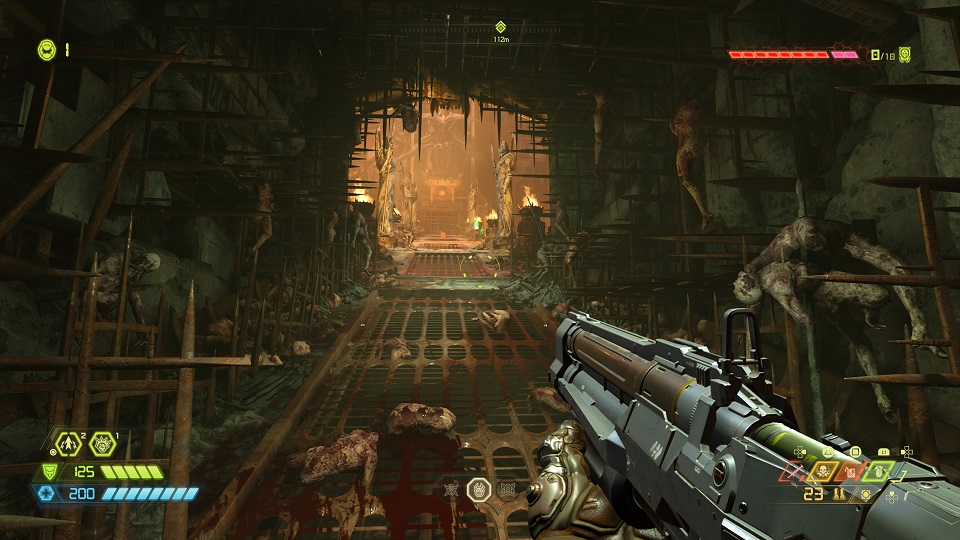Select the extra lives helmet icon
Image resolution: width=960 pixels, height=540 pixels.
tap(46, 48)
